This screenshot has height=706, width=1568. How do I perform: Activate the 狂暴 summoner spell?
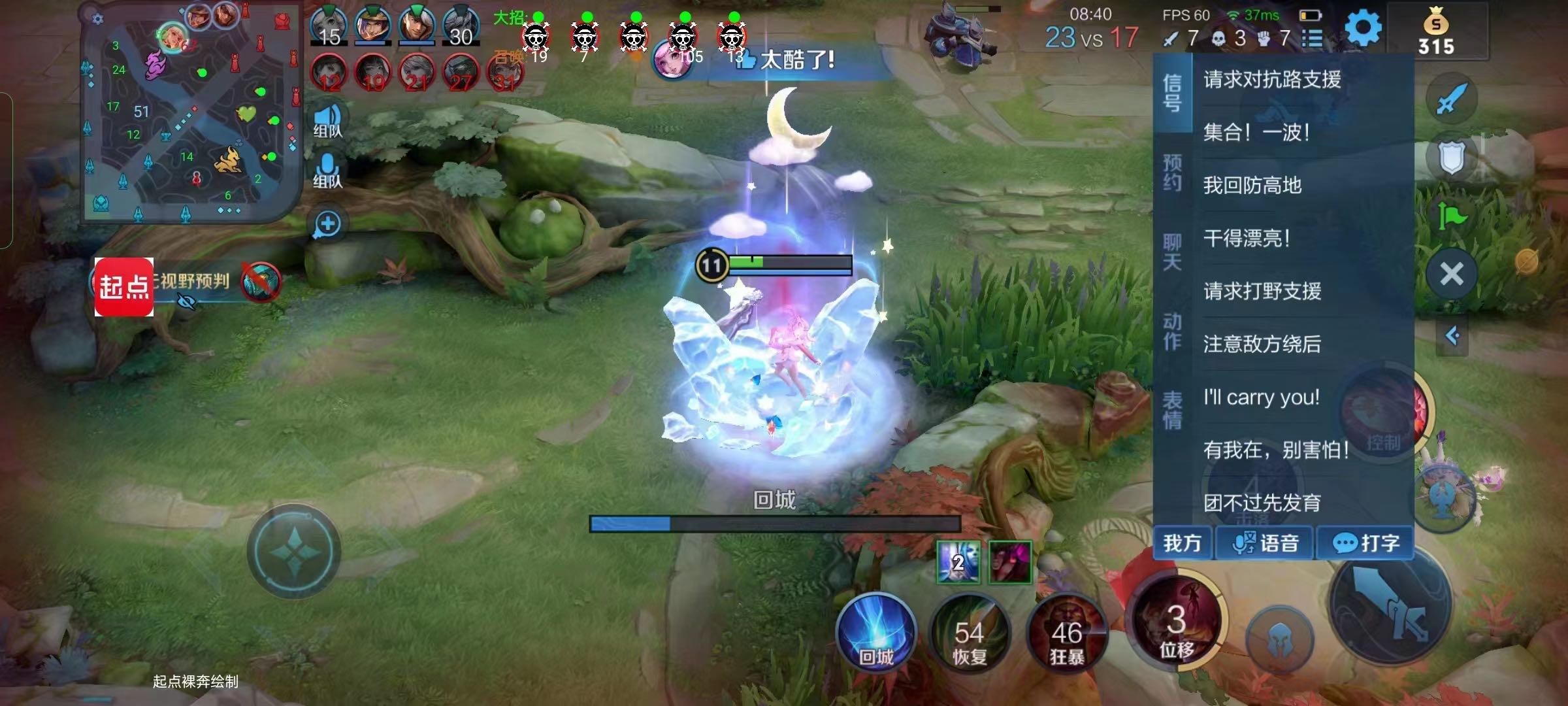click(1066, 634)
